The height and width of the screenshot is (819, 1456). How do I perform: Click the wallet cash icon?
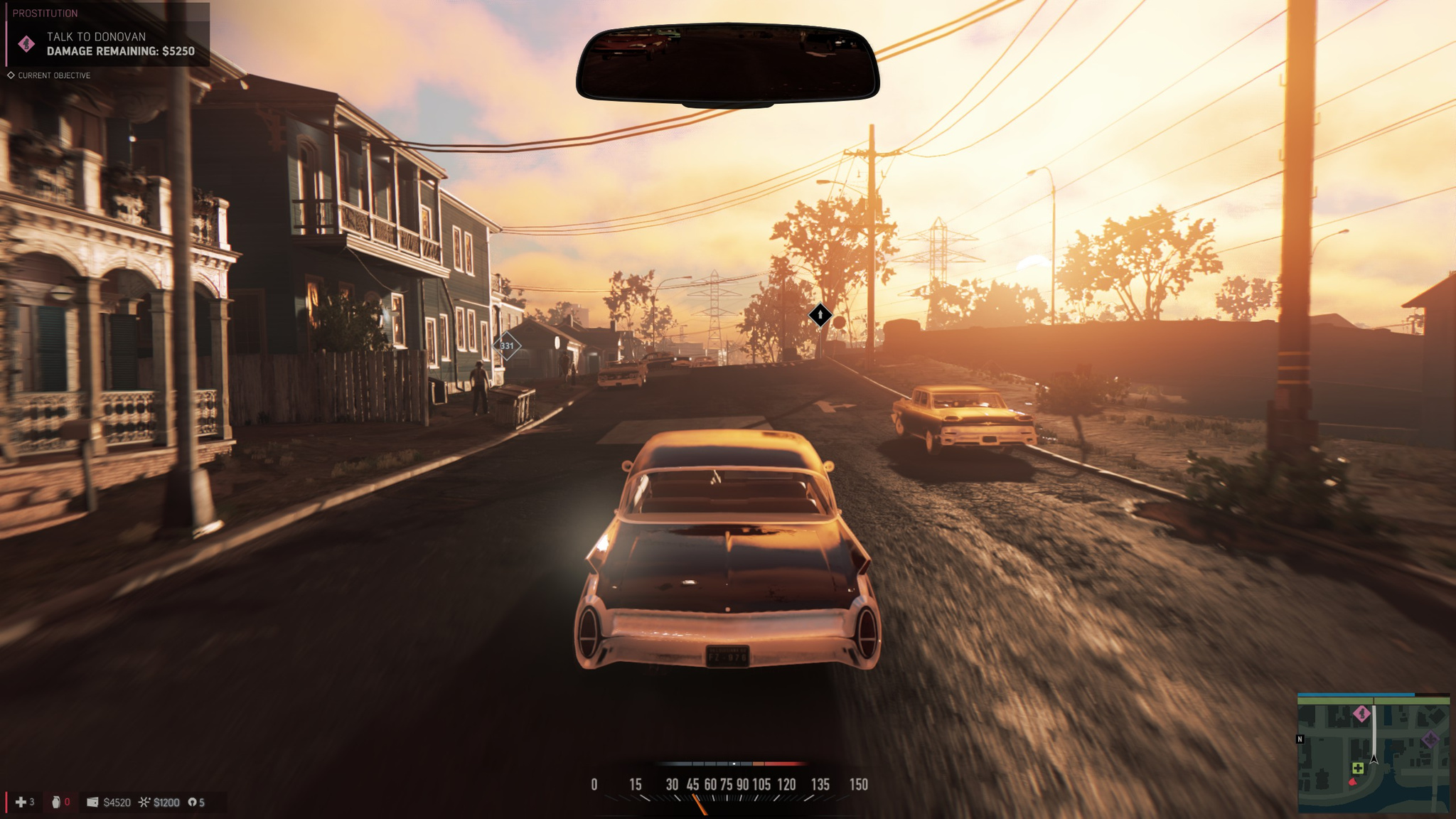click(92, 802)
